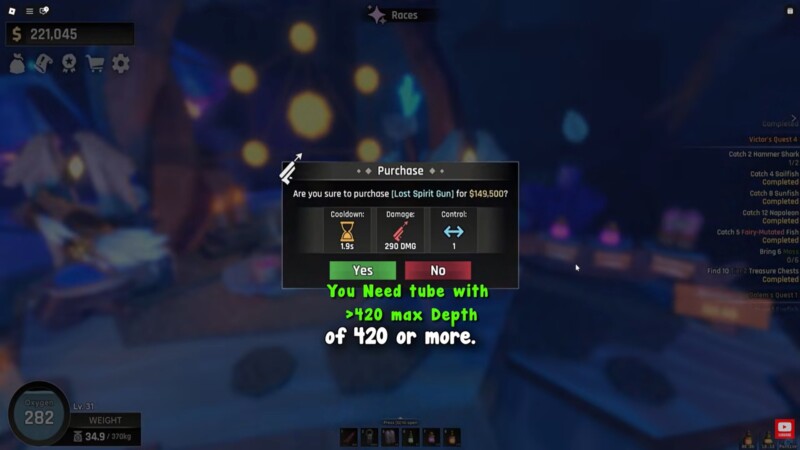Decline the purchase by clicking No
The width and height of the screenshot is (800, 450).
tap(438, 270)
